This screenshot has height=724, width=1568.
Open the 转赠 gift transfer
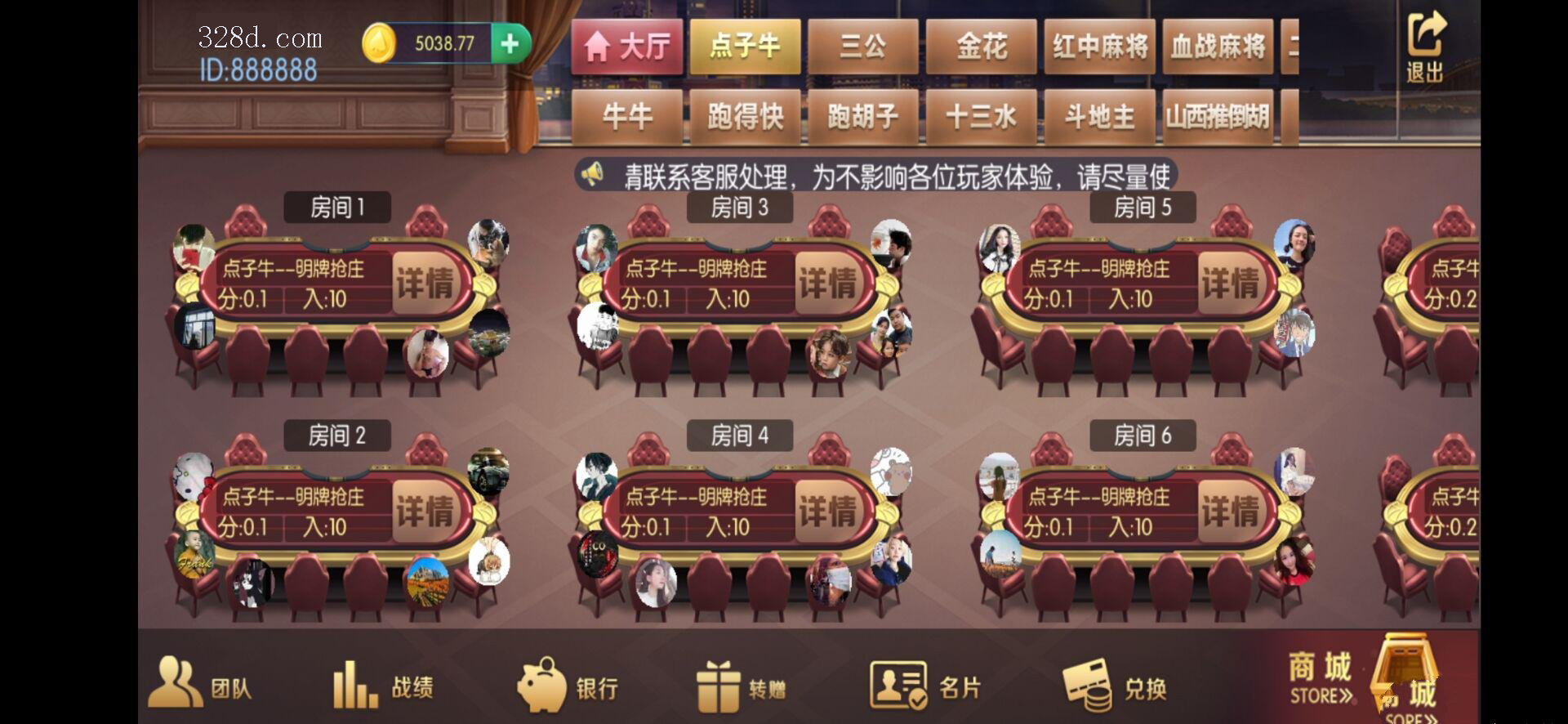click(x=742, y=685)
